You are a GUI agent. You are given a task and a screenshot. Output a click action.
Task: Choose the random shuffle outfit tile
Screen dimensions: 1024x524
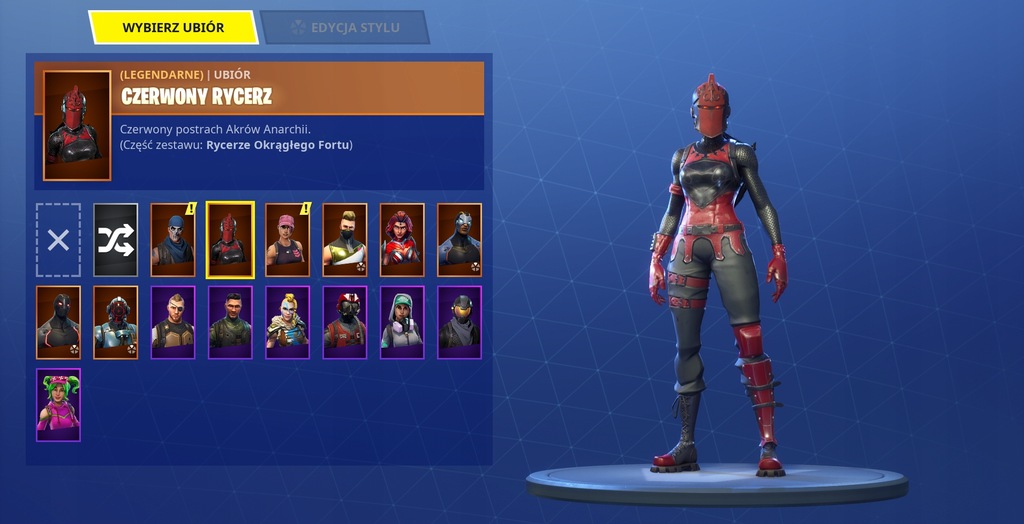116,240
